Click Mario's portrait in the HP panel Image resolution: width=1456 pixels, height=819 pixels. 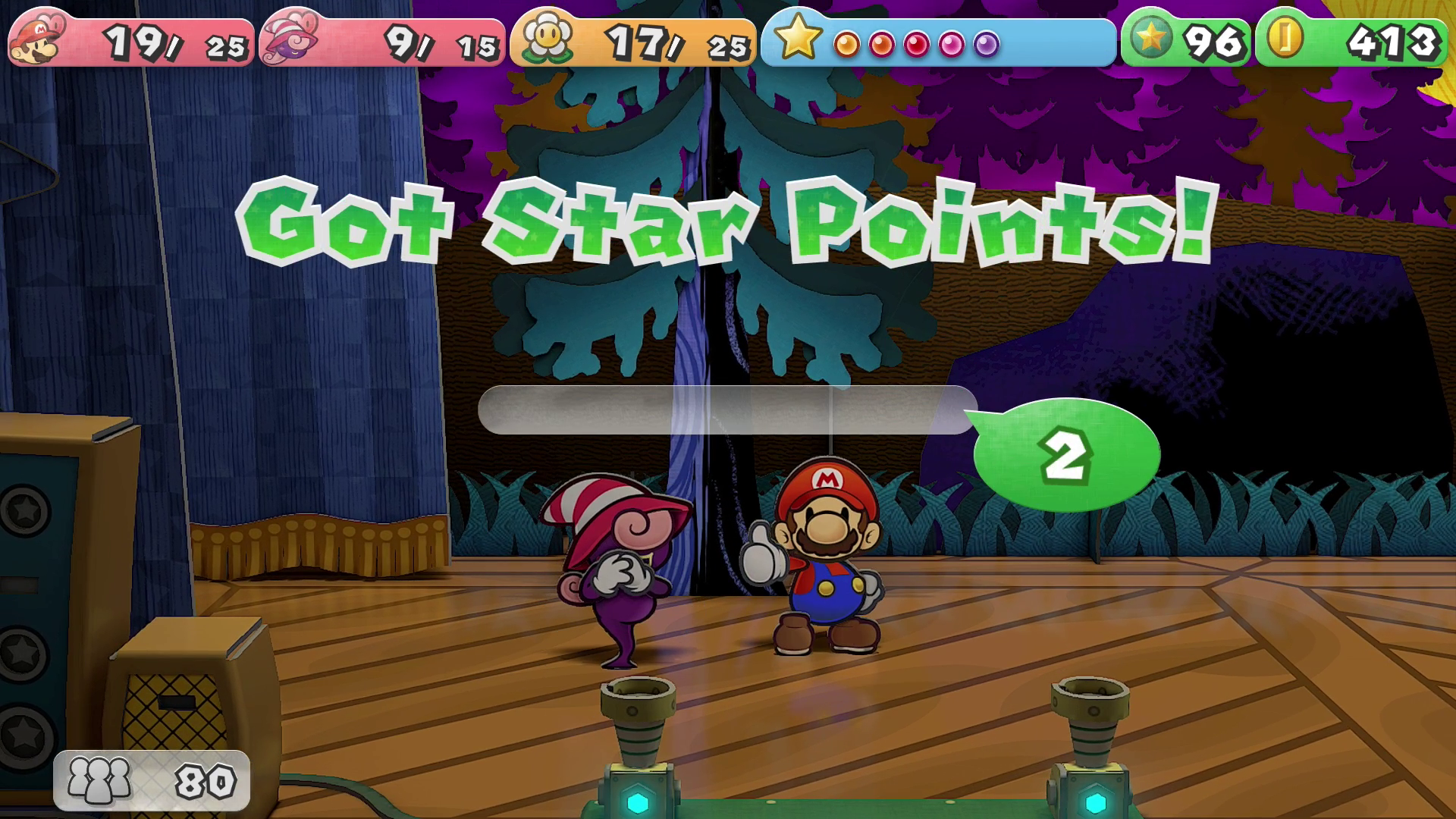pyautogui.click(x=36, y=39)
